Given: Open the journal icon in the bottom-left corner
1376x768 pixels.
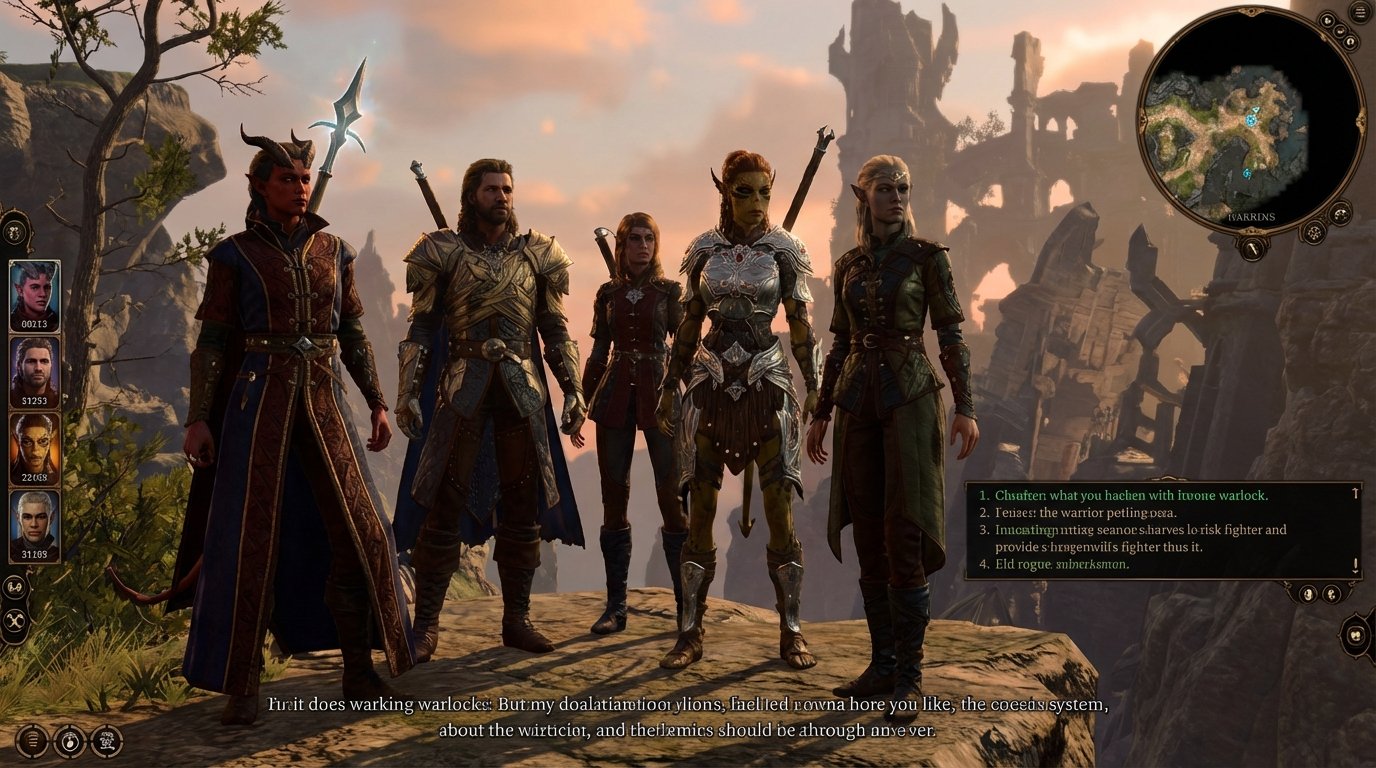Looking at the screenshot, I should [33, 742].
